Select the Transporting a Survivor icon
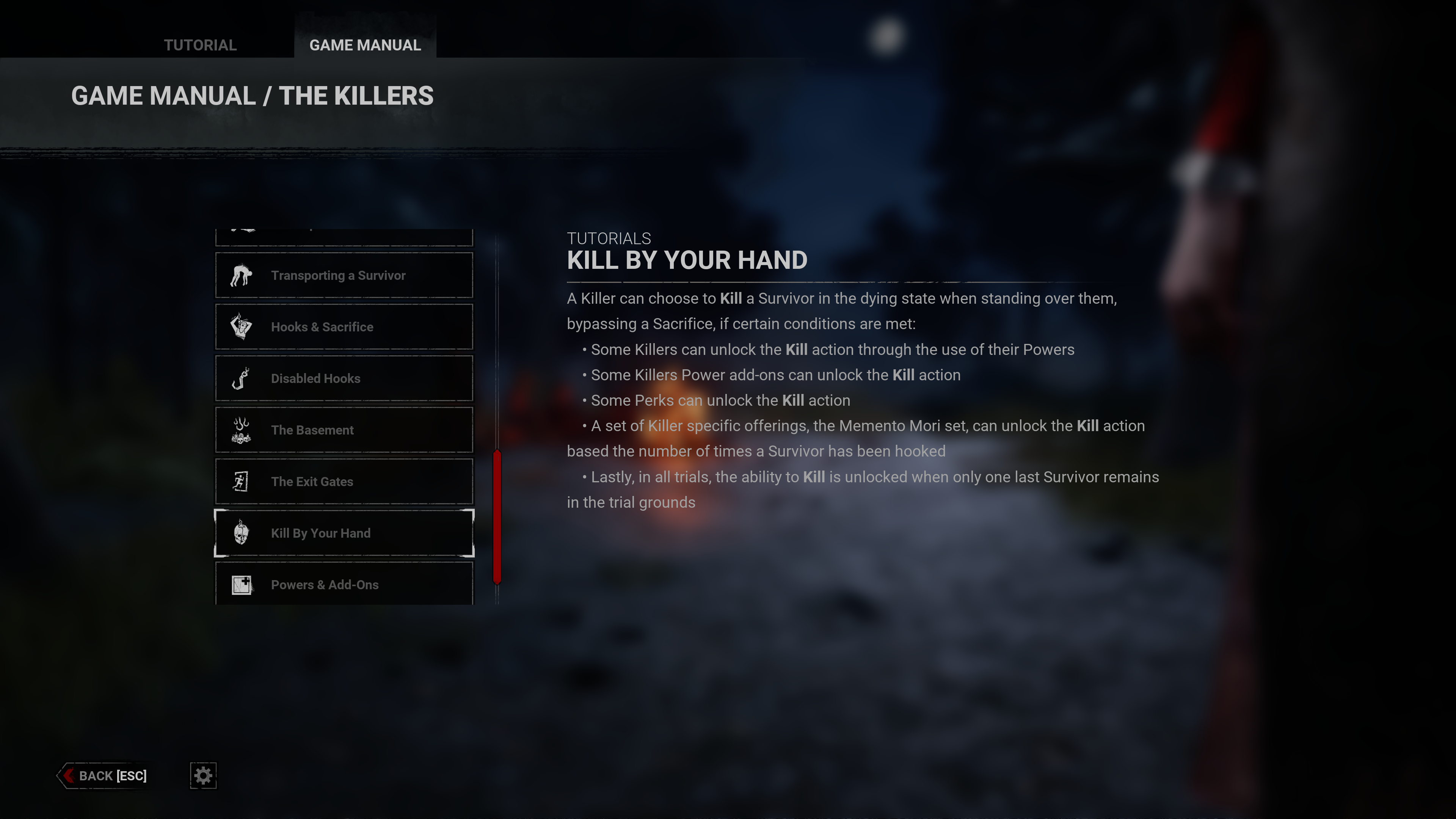This screenshot has width=1456, height=819. 242,275
